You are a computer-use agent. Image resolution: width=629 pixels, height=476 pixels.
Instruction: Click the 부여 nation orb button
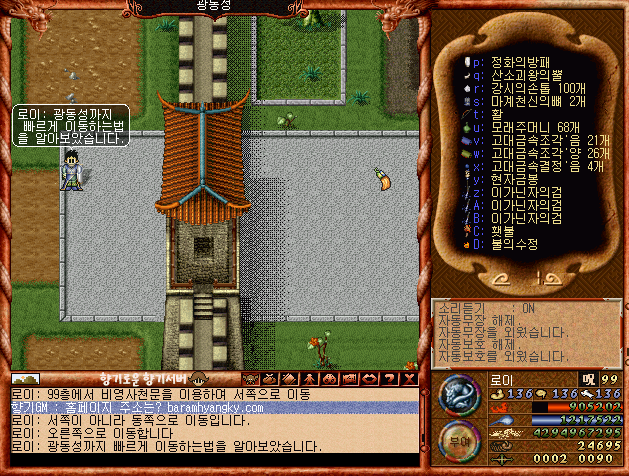[x=458, y=439]
